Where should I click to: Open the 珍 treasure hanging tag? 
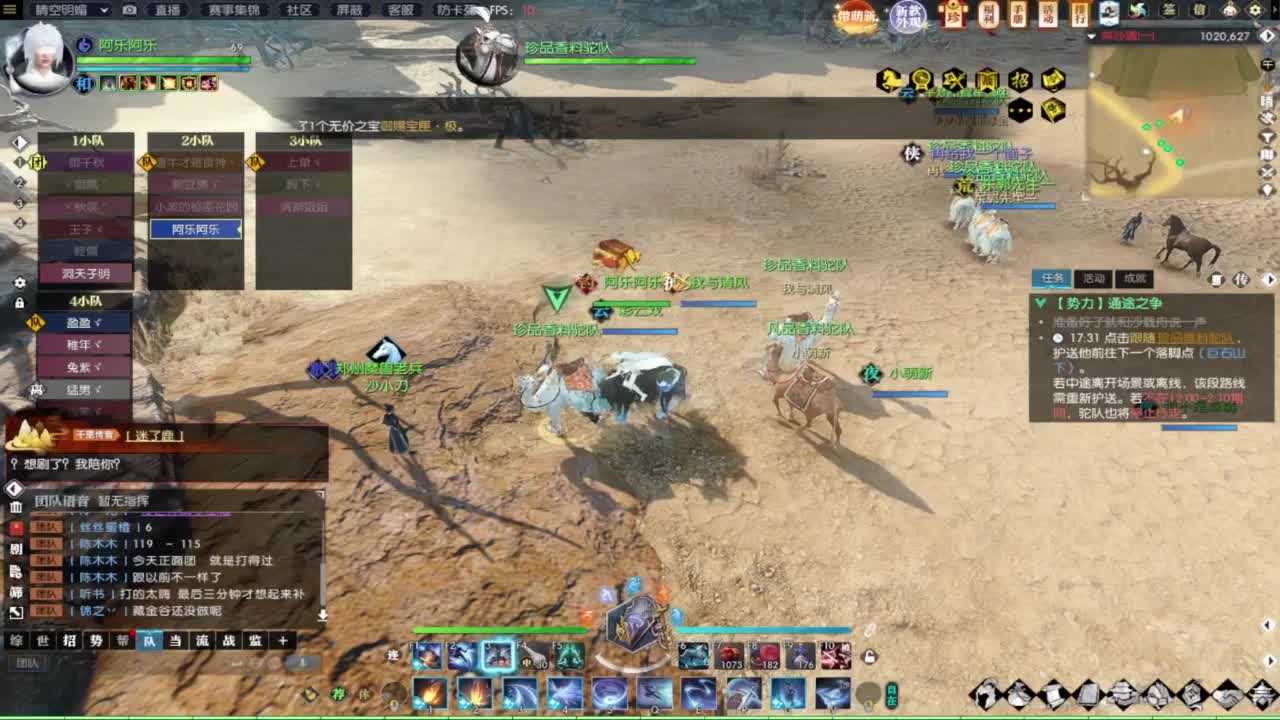(x=953, y=13)
